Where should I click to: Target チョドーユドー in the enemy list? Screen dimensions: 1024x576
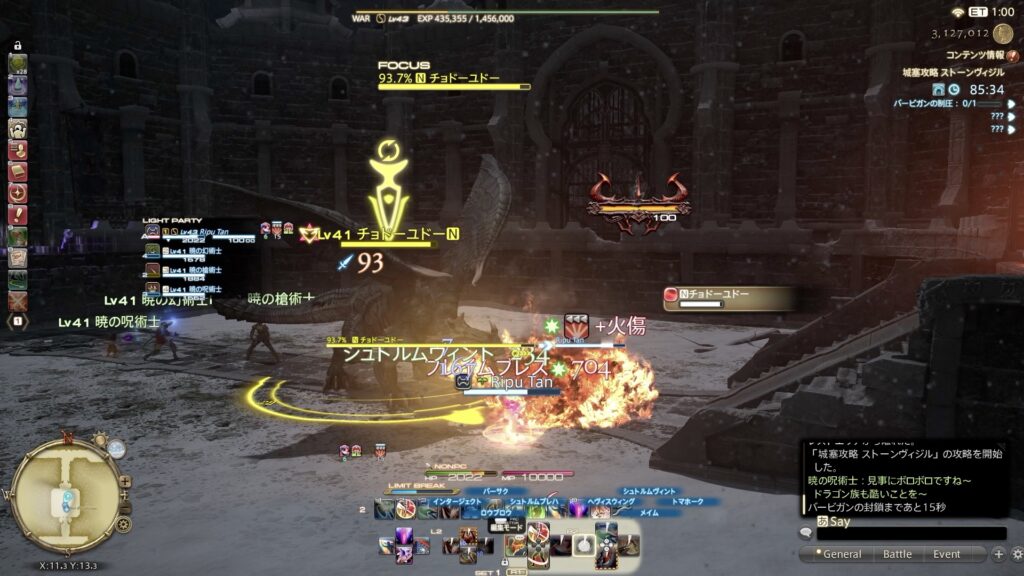coord(728,296)
